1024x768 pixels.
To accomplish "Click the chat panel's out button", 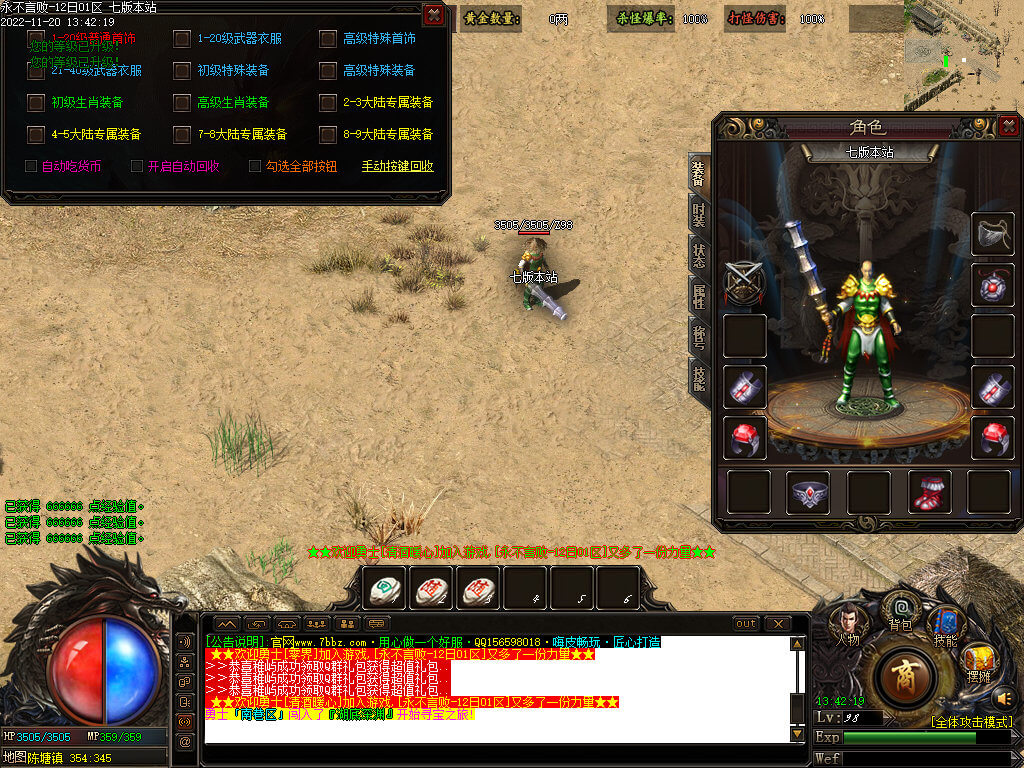I will pyautogui.click(x=746, y=624).
